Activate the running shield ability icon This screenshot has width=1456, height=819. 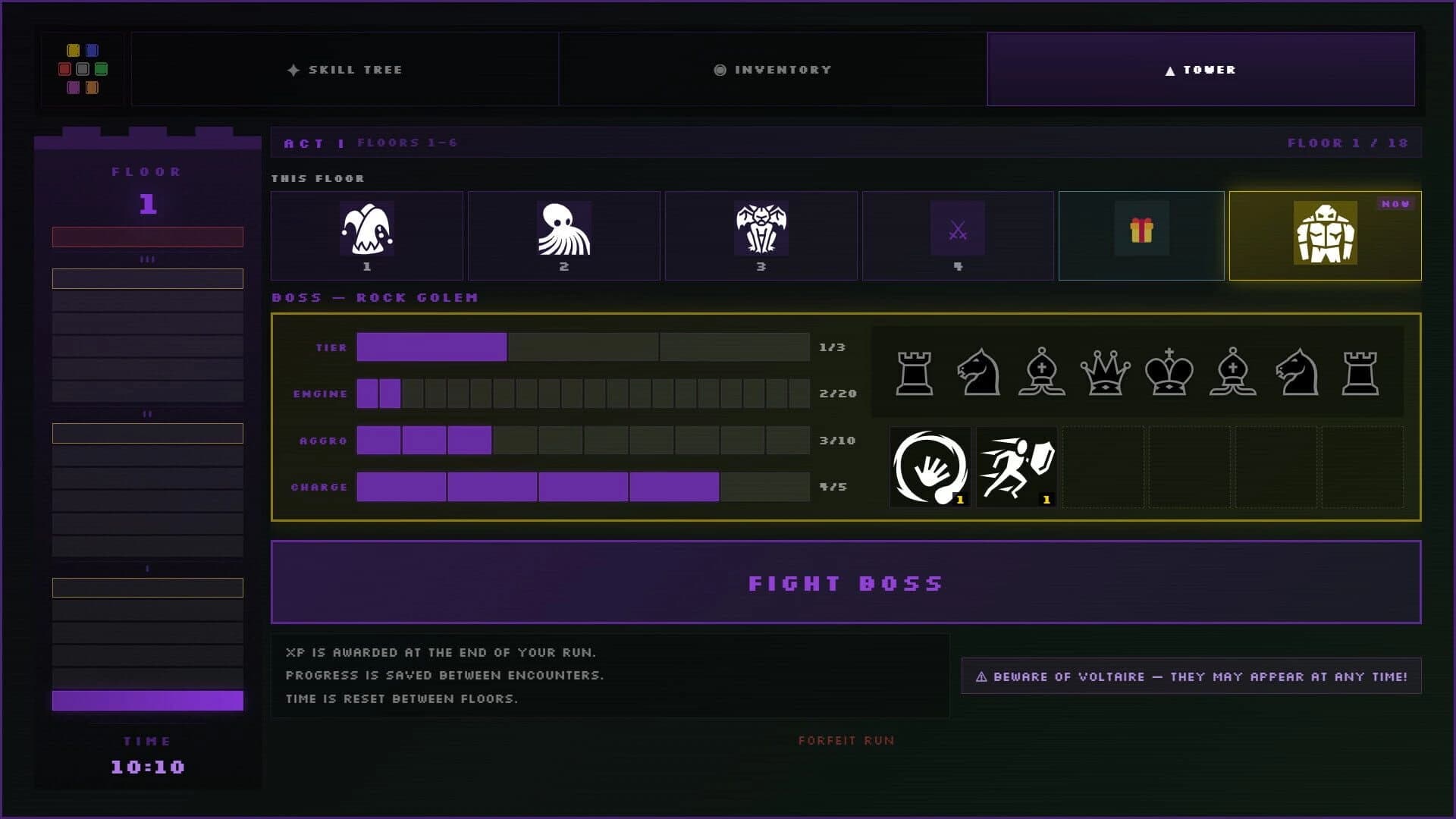pyautogui.click(x=1017, y=469)
